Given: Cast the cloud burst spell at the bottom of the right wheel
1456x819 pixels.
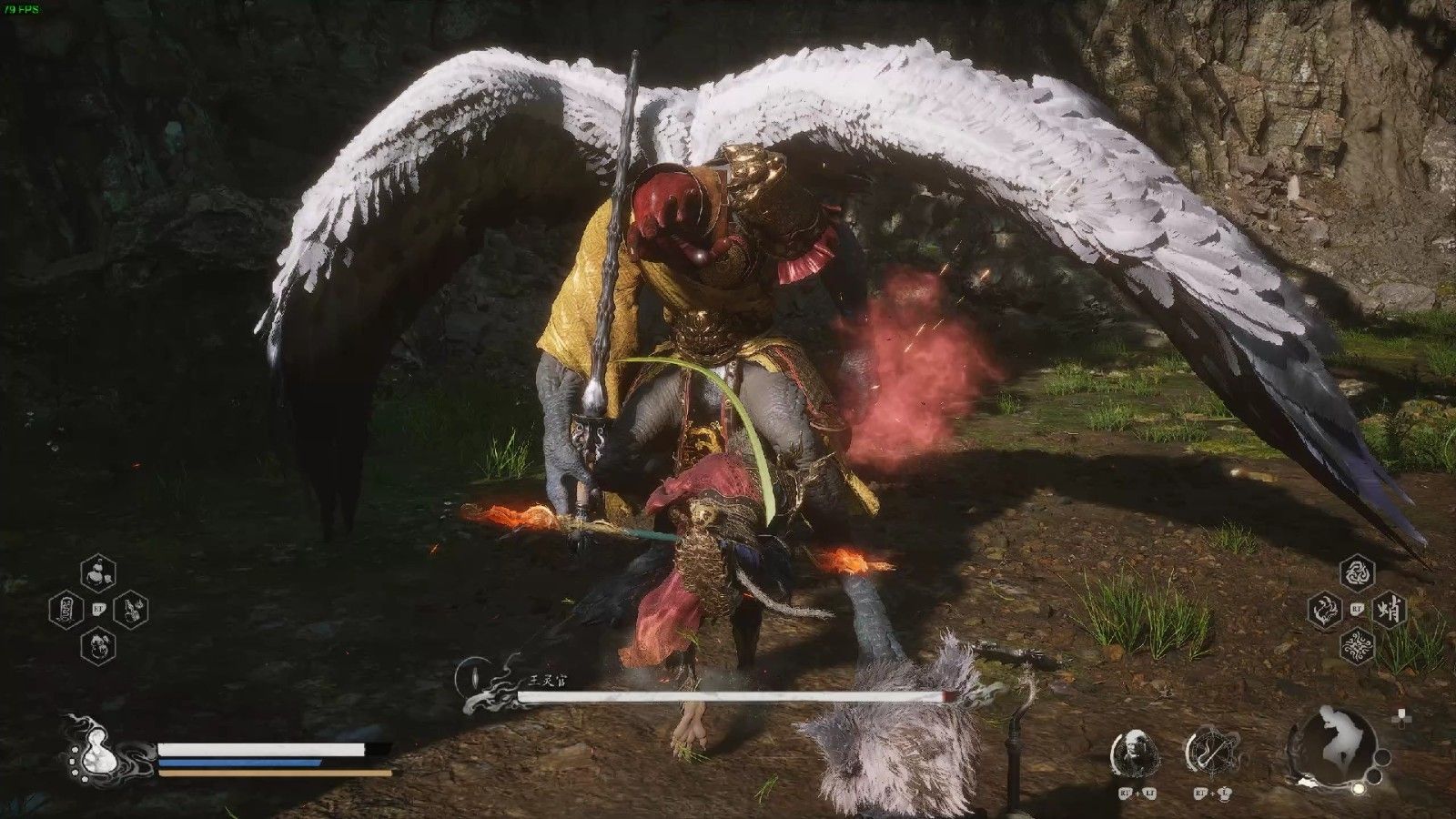Looking at the screenshot, I should (x=1358, y=645).
